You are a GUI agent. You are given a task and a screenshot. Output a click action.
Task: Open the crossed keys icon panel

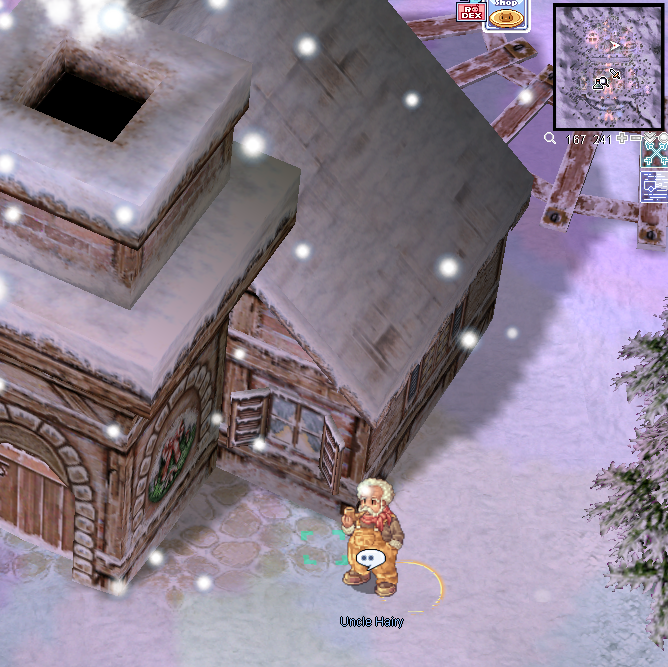click(656, 152)
